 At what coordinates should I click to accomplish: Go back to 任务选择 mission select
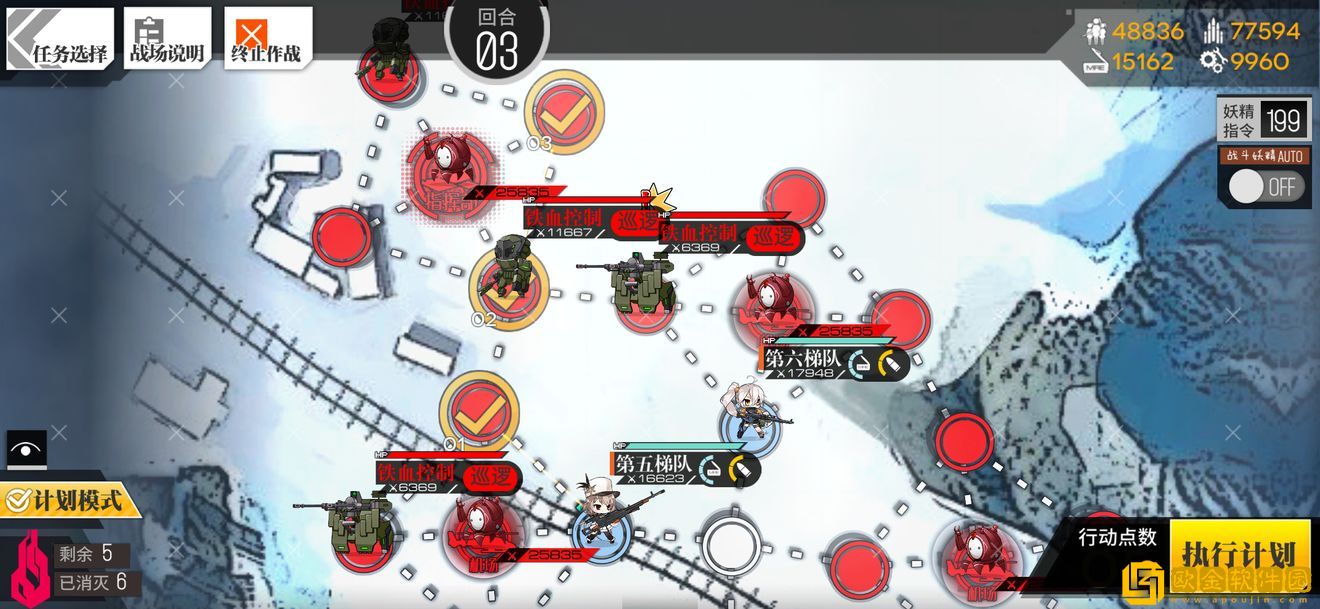pos(61,40)
